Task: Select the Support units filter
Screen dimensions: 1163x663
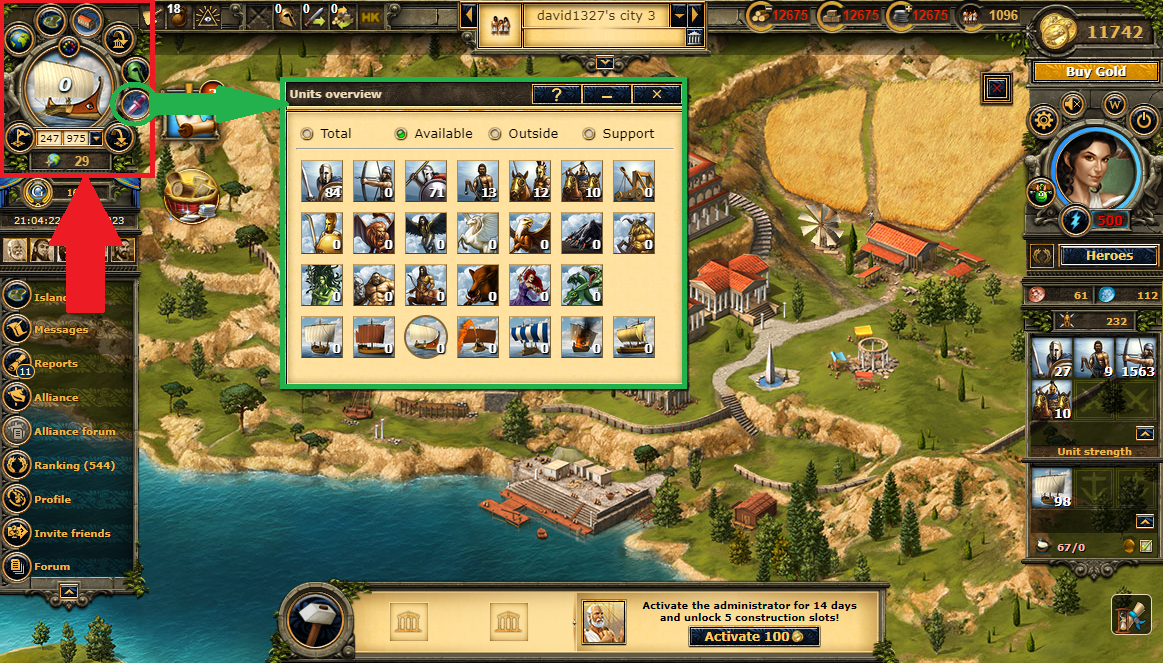Action: (589, 134)
